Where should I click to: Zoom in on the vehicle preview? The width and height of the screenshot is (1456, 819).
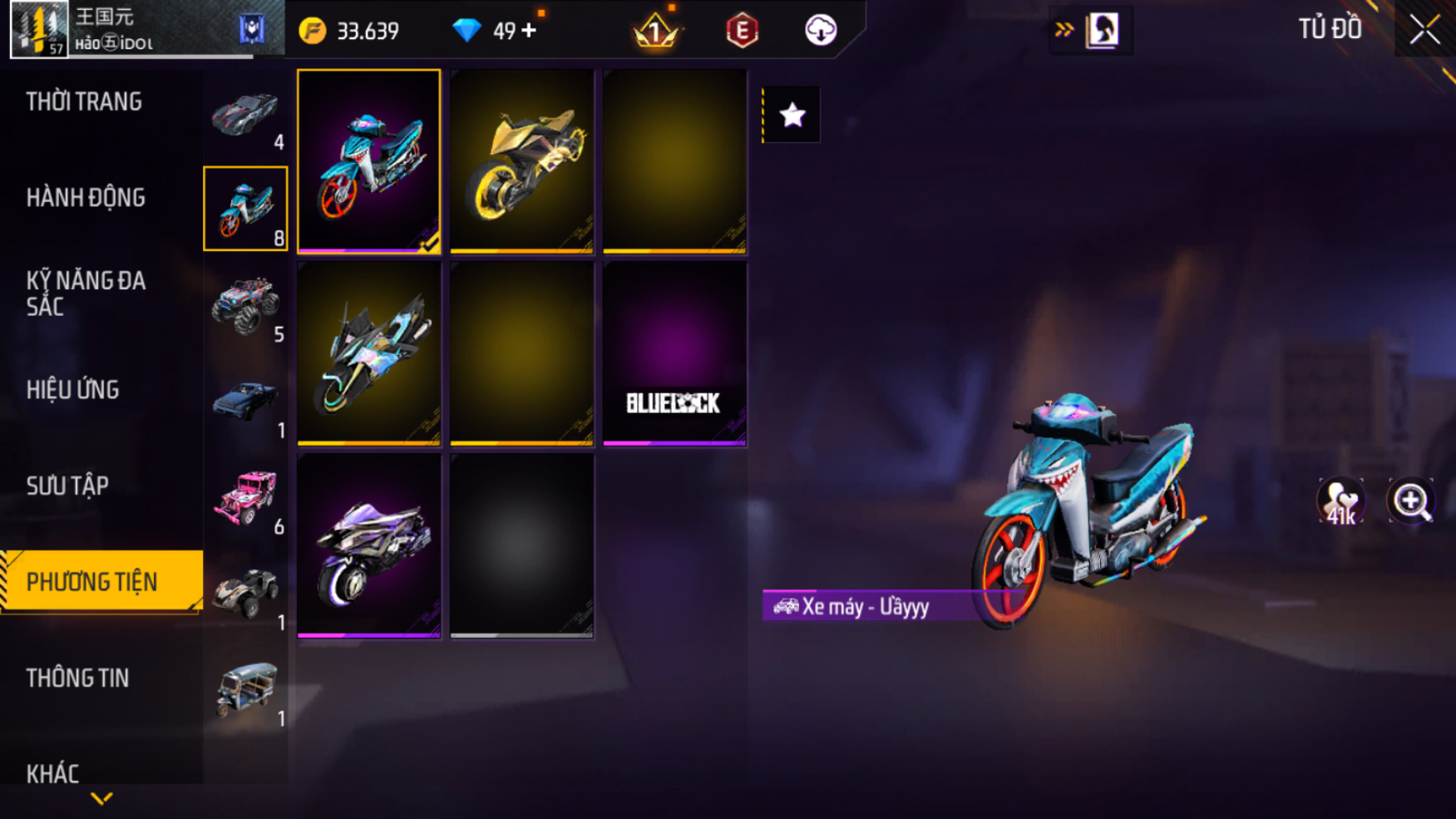[x=1410, y=501]
